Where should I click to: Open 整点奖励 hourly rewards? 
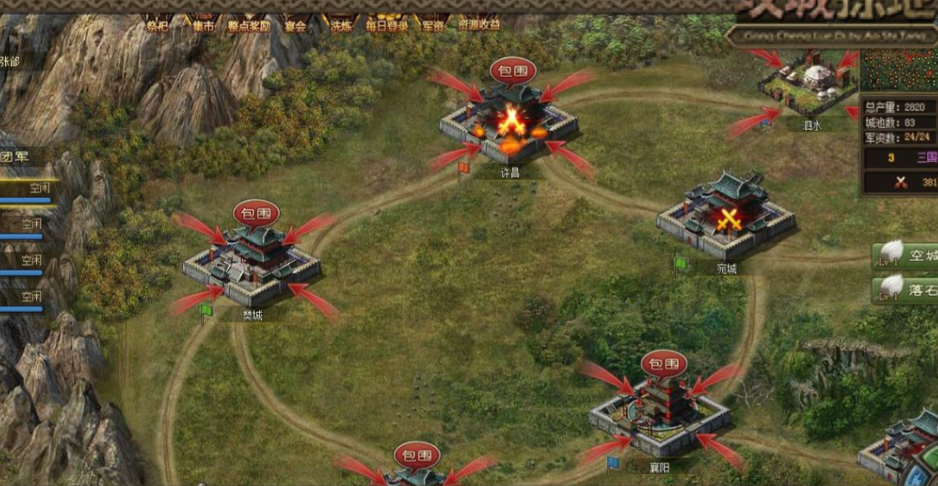click(x=248, y=25)
